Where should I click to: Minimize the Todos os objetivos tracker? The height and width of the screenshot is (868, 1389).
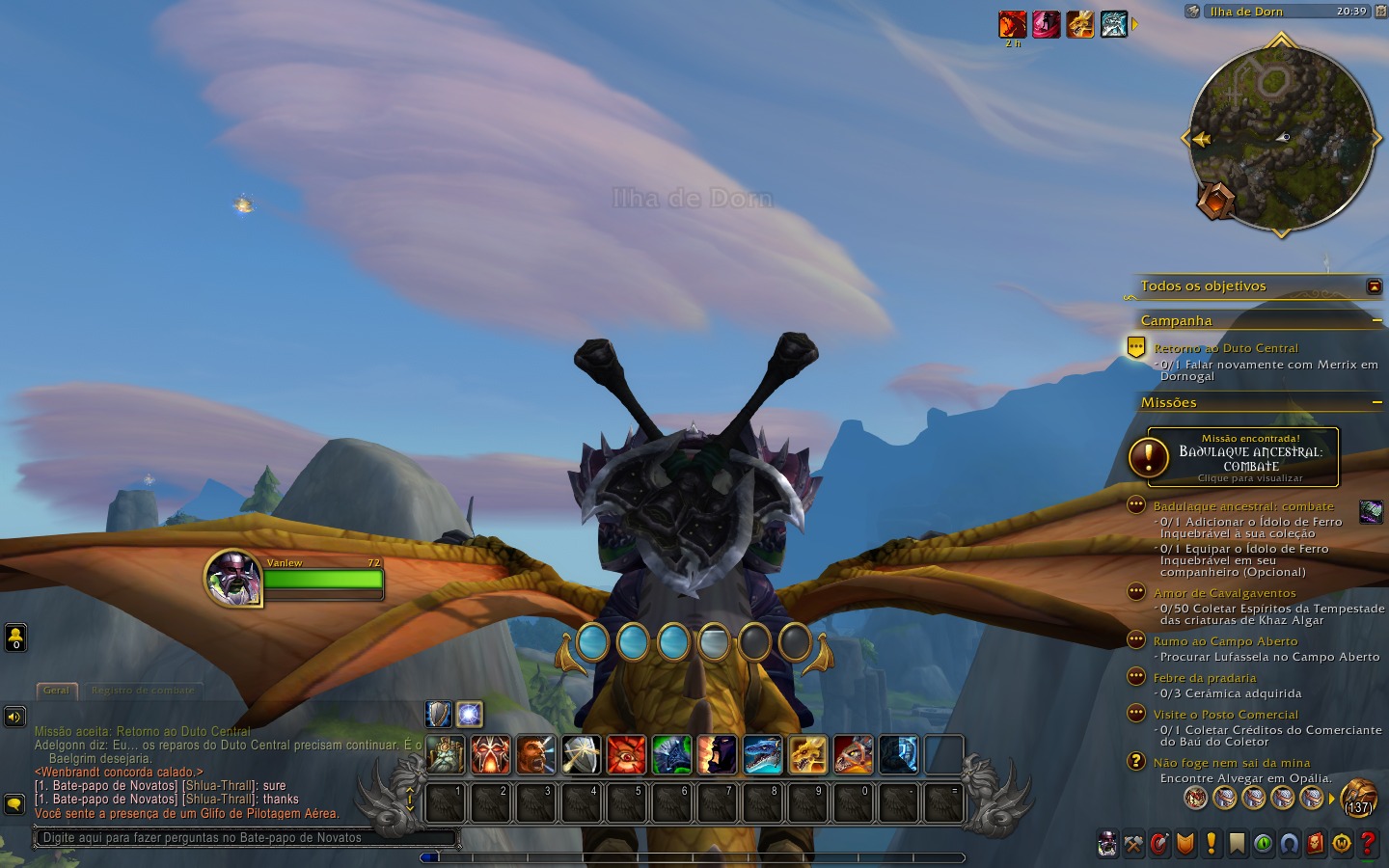pos(1375,286)
